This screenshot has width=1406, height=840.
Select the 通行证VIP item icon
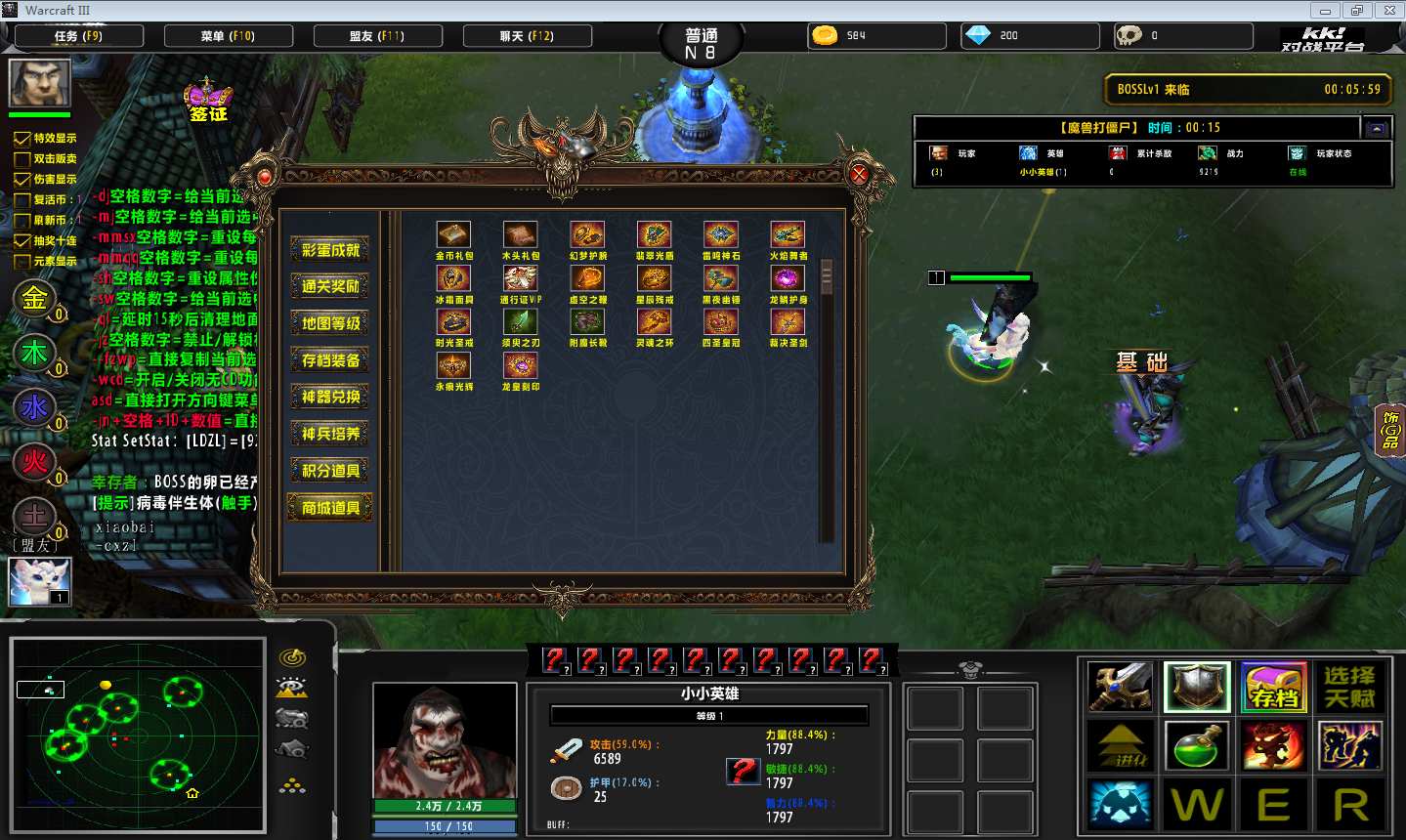click(521, 279)
